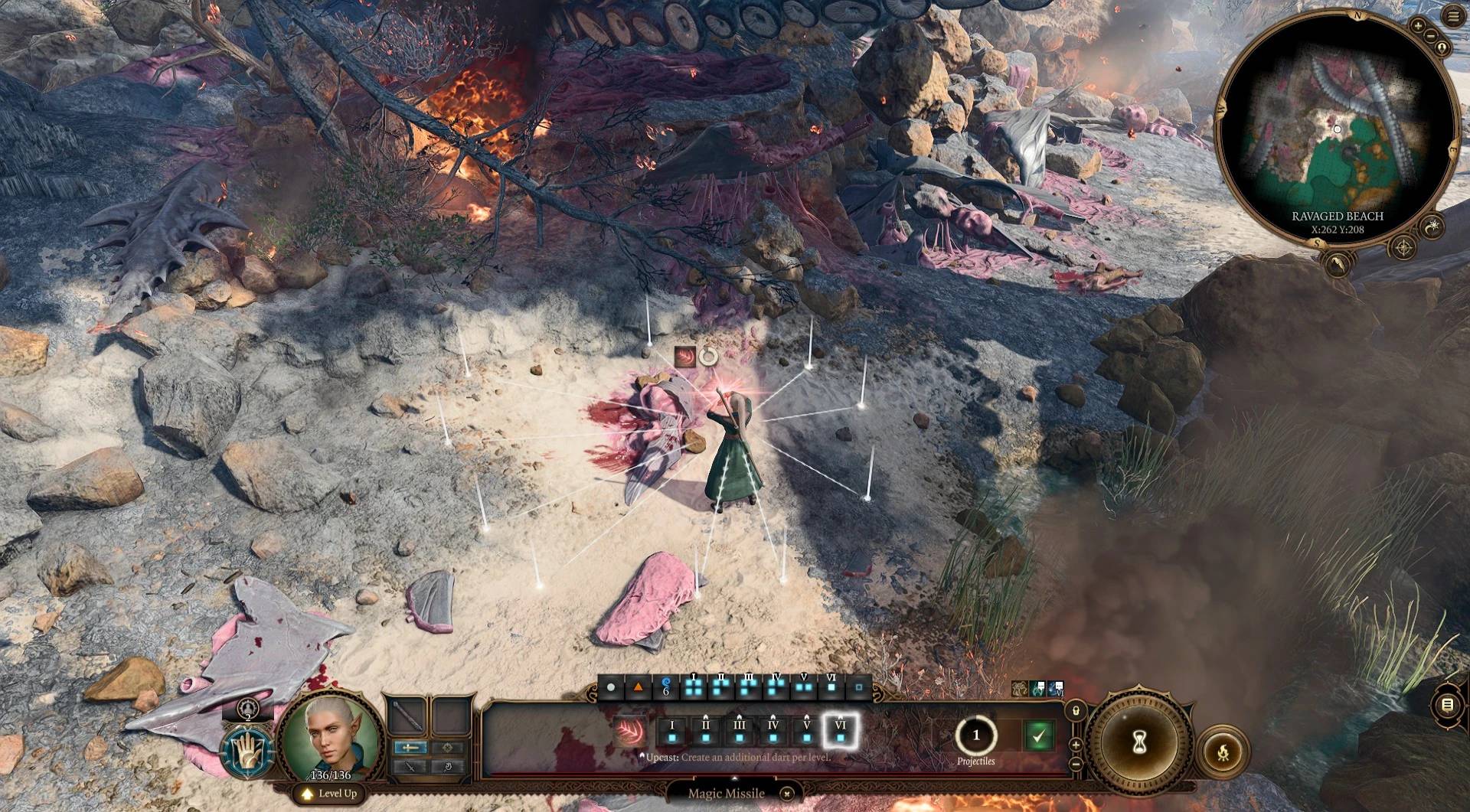The image size is (1470, 812).
Task: Click the Magic Missile spell icon
Action: tap(631, 732)
